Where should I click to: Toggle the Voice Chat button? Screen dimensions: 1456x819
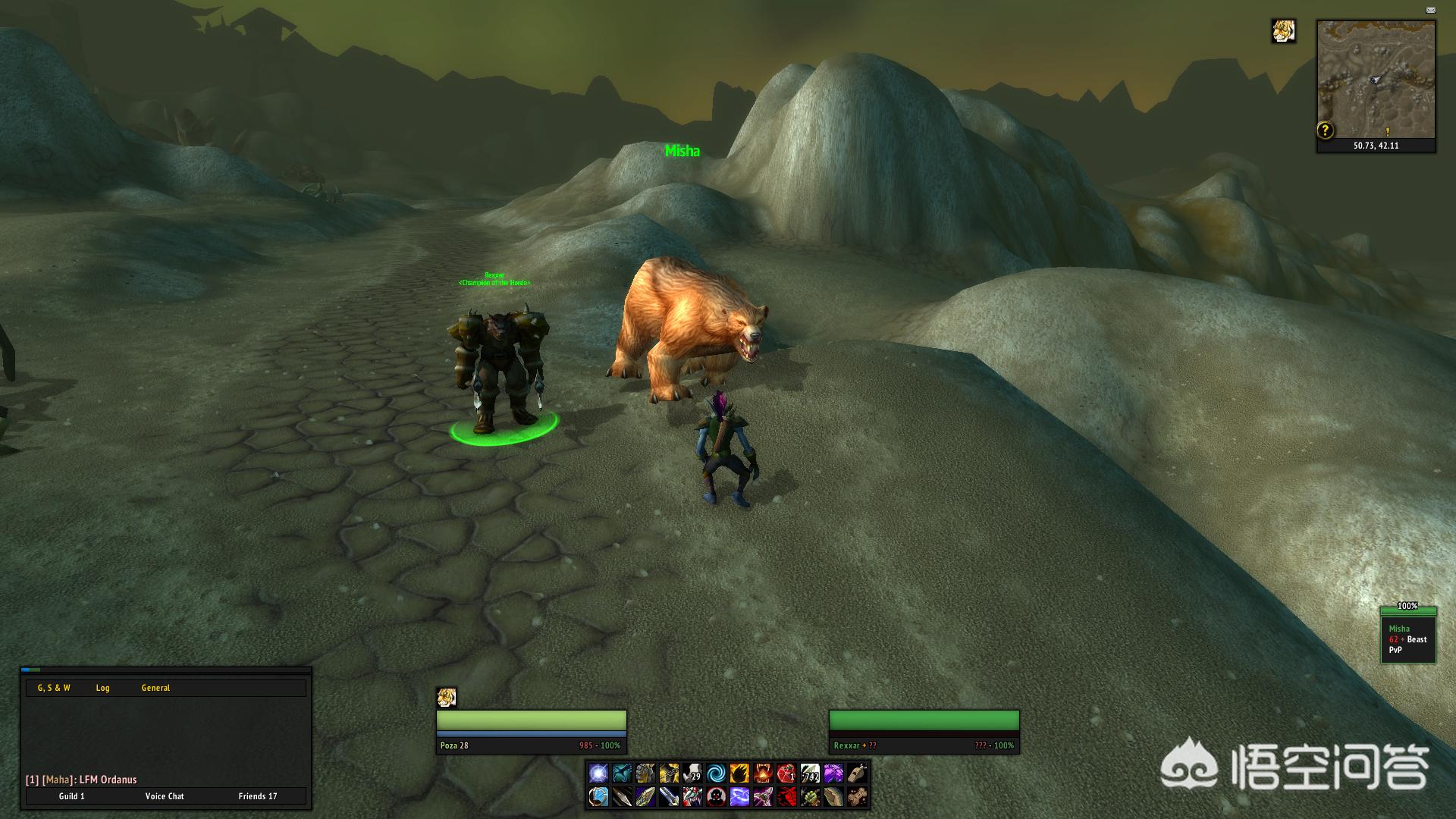click(165, 796)
